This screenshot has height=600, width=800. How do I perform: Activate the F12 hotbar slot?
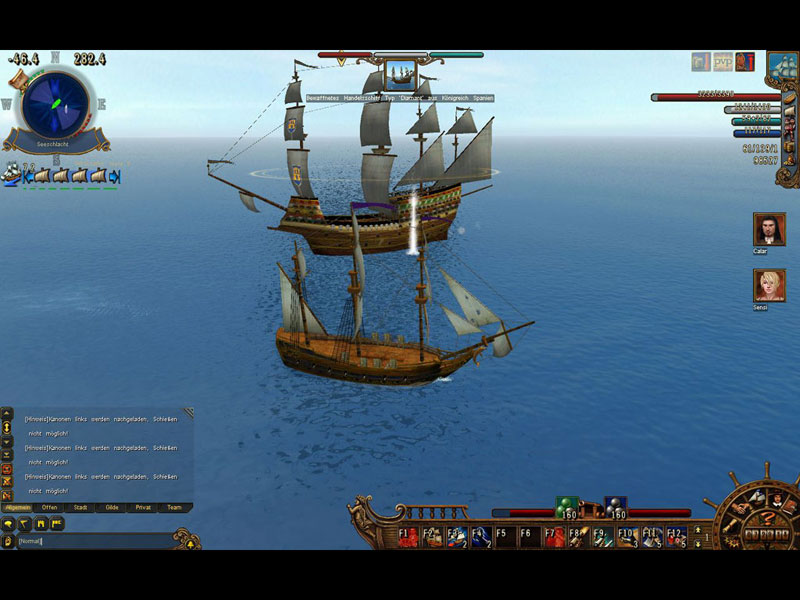coord(676,536)
